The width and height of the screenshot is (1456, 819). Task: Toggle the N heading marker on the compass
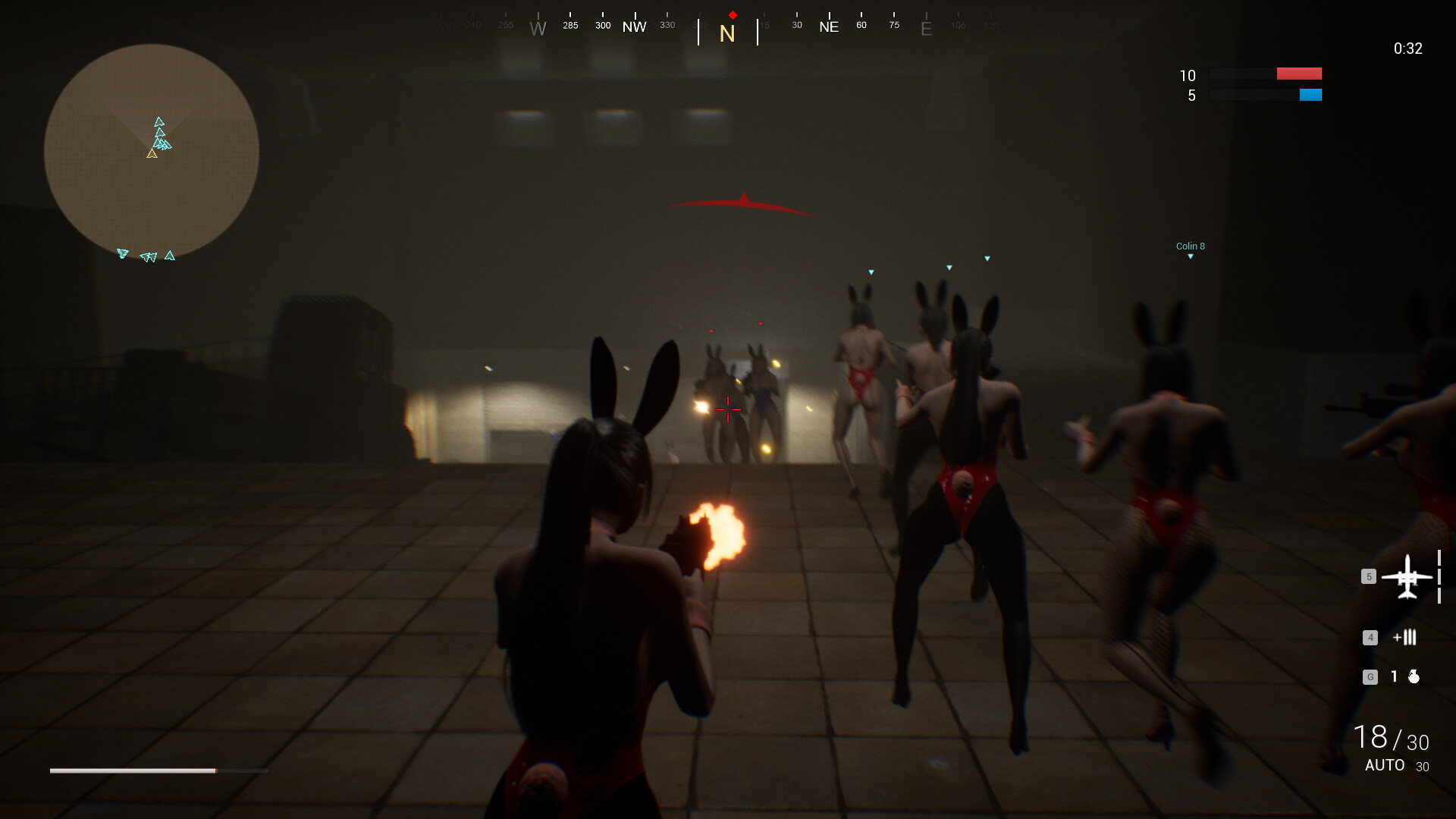coord(727,33)
